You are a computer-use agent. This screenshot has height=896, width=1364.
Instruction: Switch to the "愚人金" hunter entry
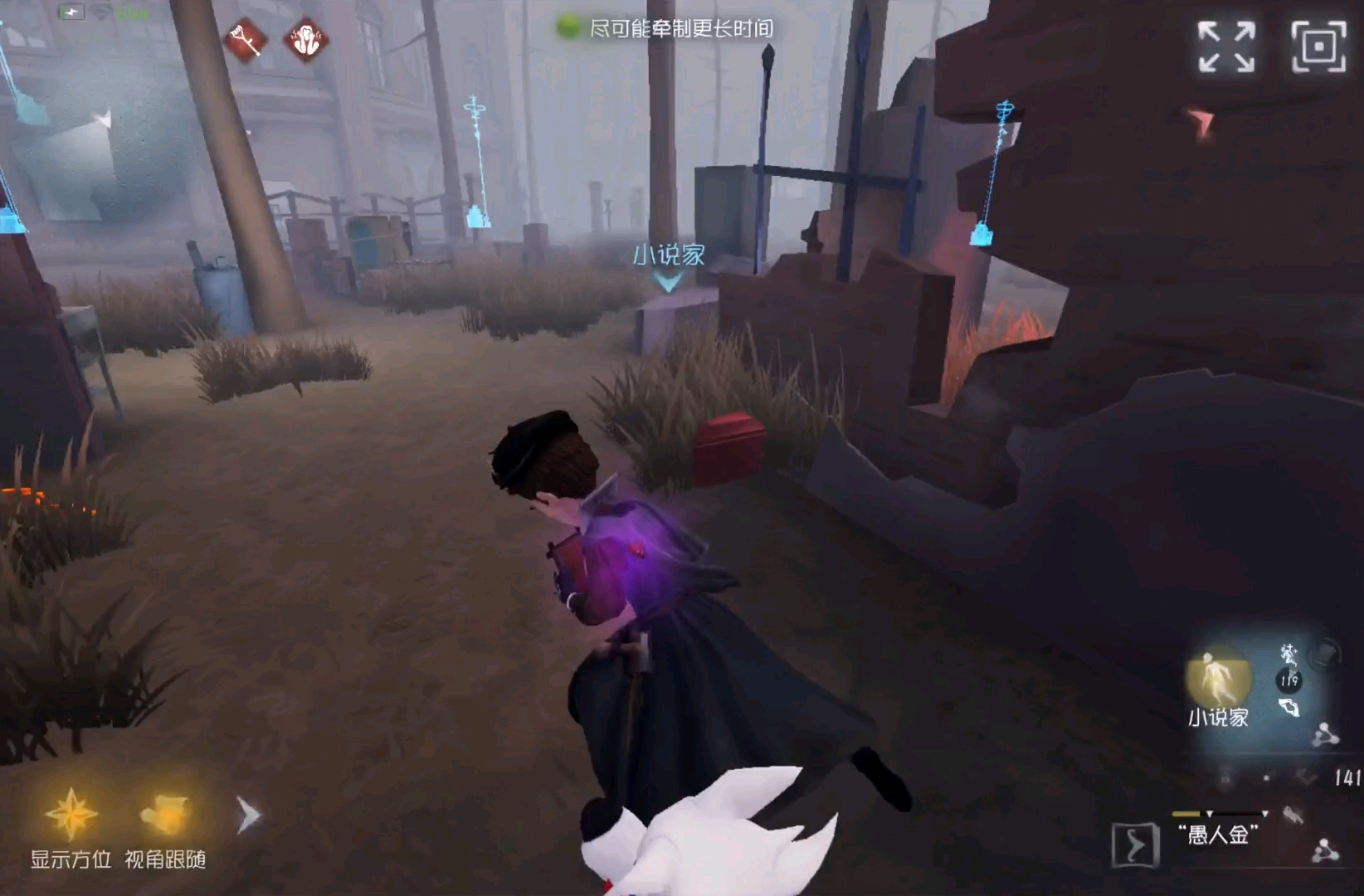(1216, 833)
